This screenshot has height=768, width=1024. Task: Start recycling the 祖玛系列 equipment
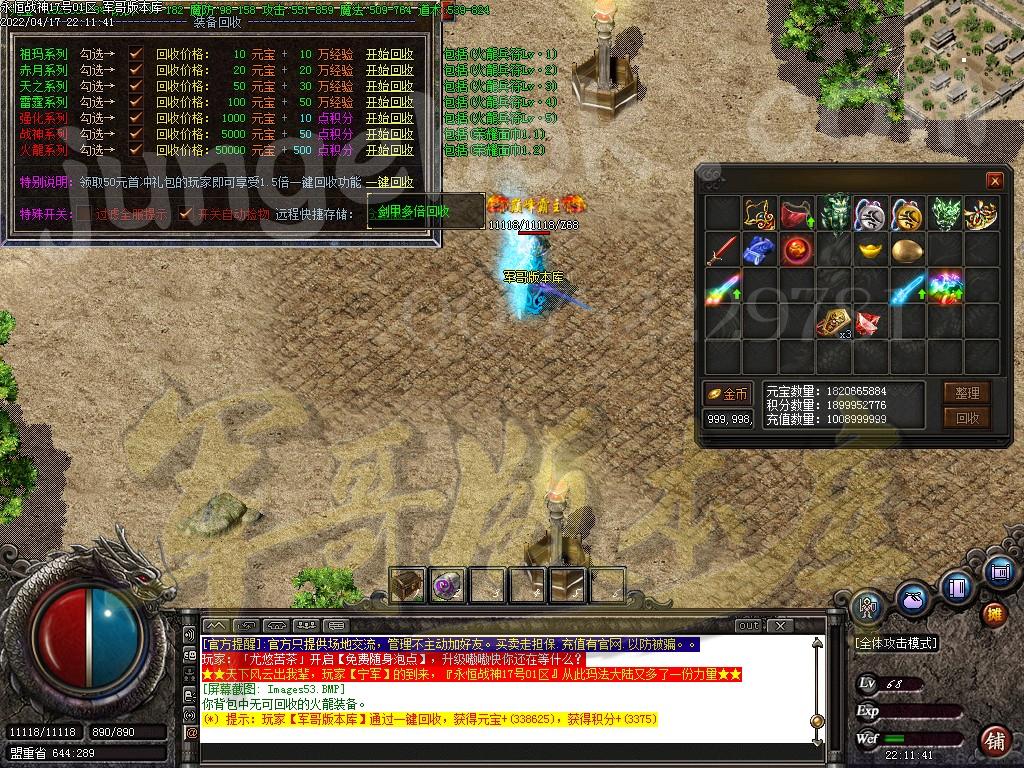pos(389,54)
